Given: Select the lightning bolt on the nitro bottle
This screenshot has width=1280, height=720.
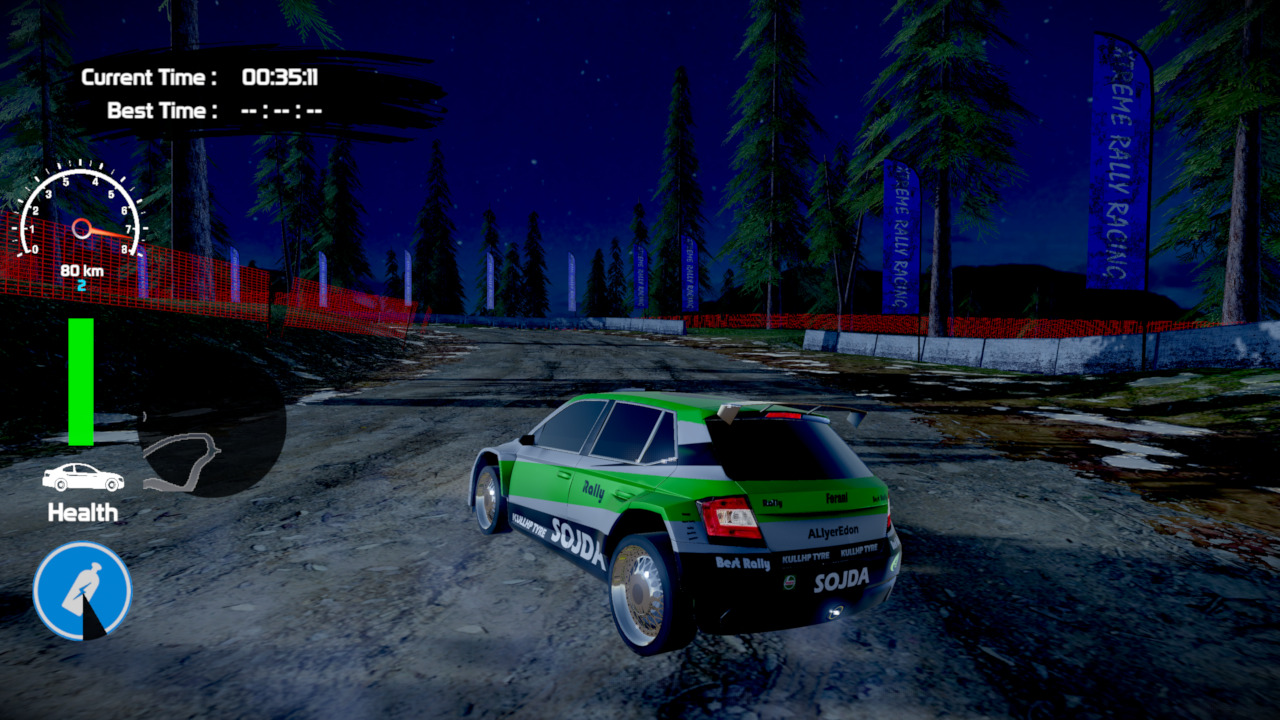Looking at the screenshot, I should coord(80,592).
